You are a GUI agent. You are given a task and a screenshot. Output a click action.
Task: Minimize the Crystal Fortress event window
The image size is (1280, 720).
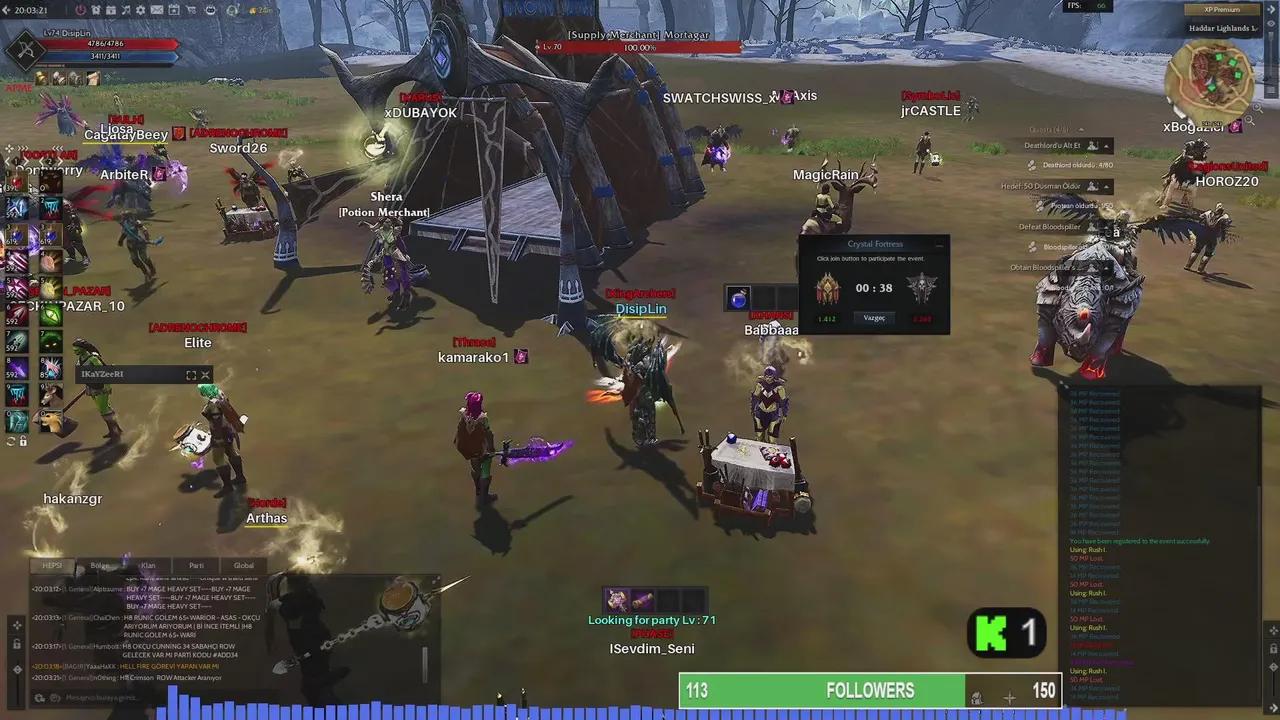tap(939, 244)
